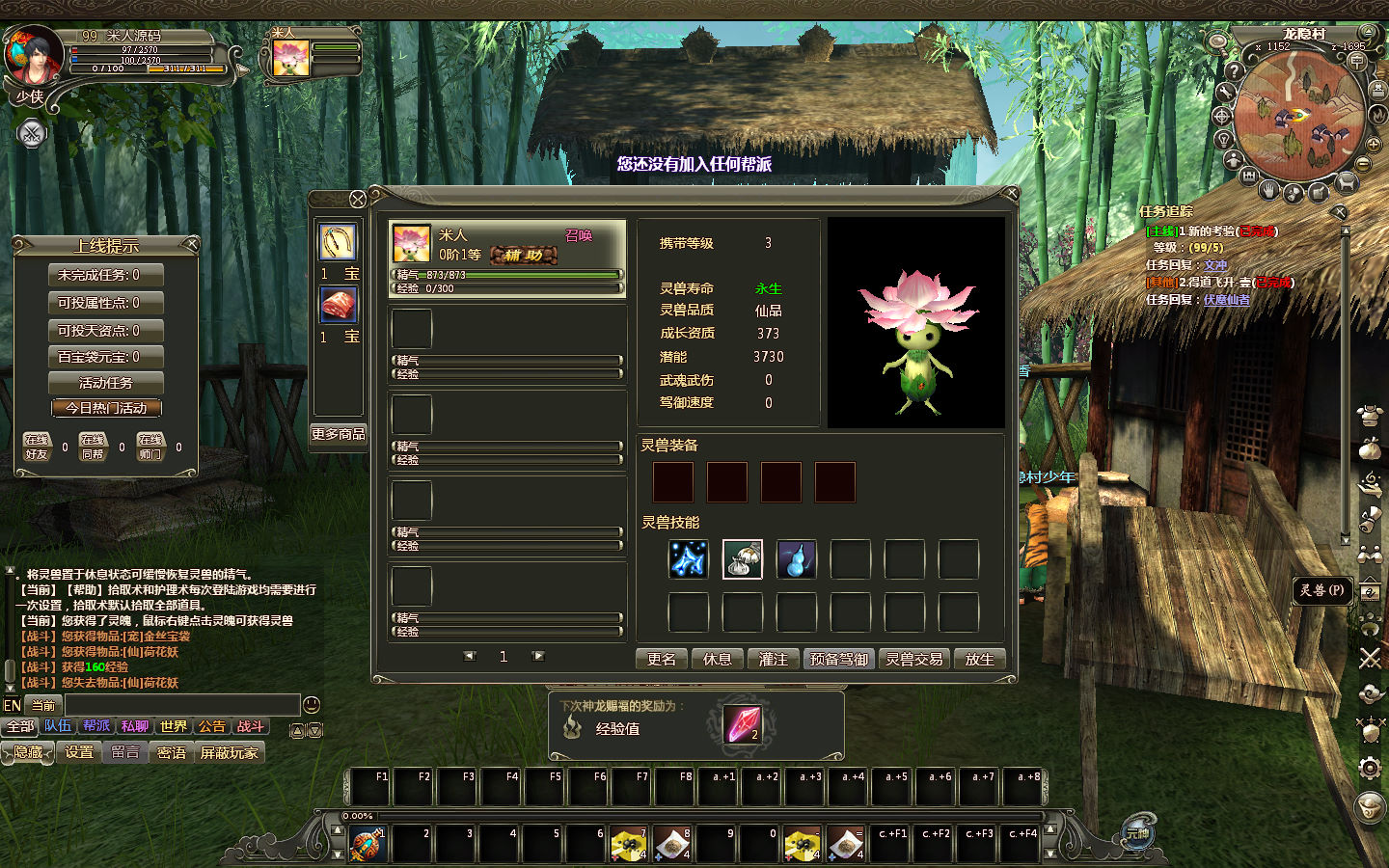Switch to the 战斗 combat chat tab

pos(251,726)
